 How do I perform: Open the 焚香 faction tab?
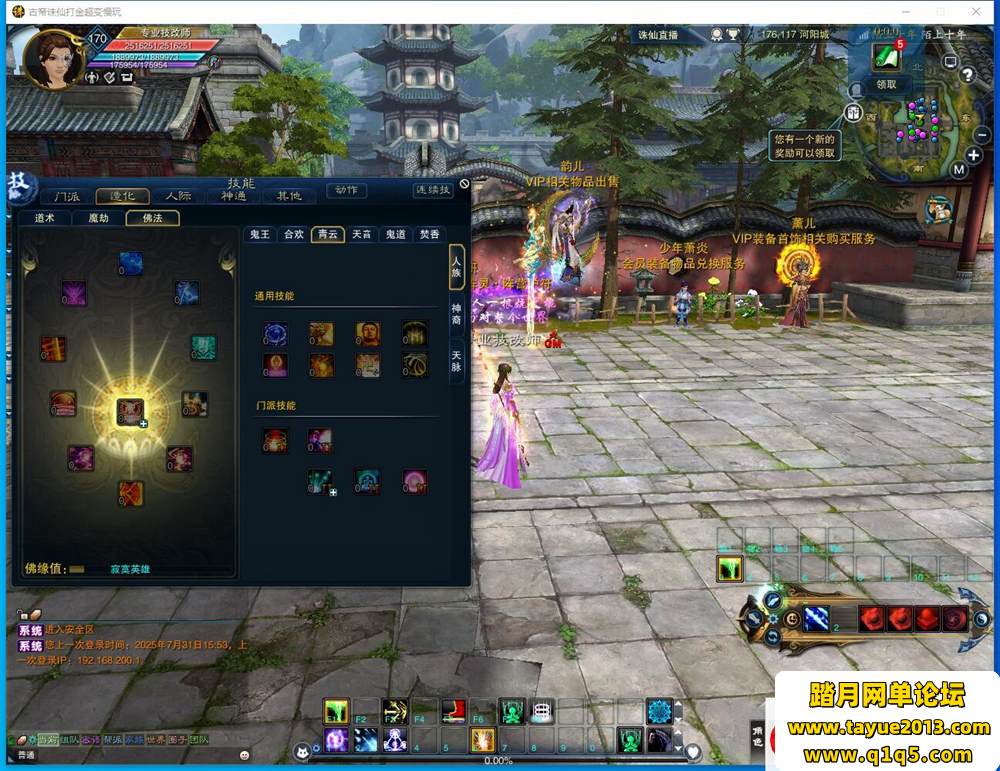(429, 234)
